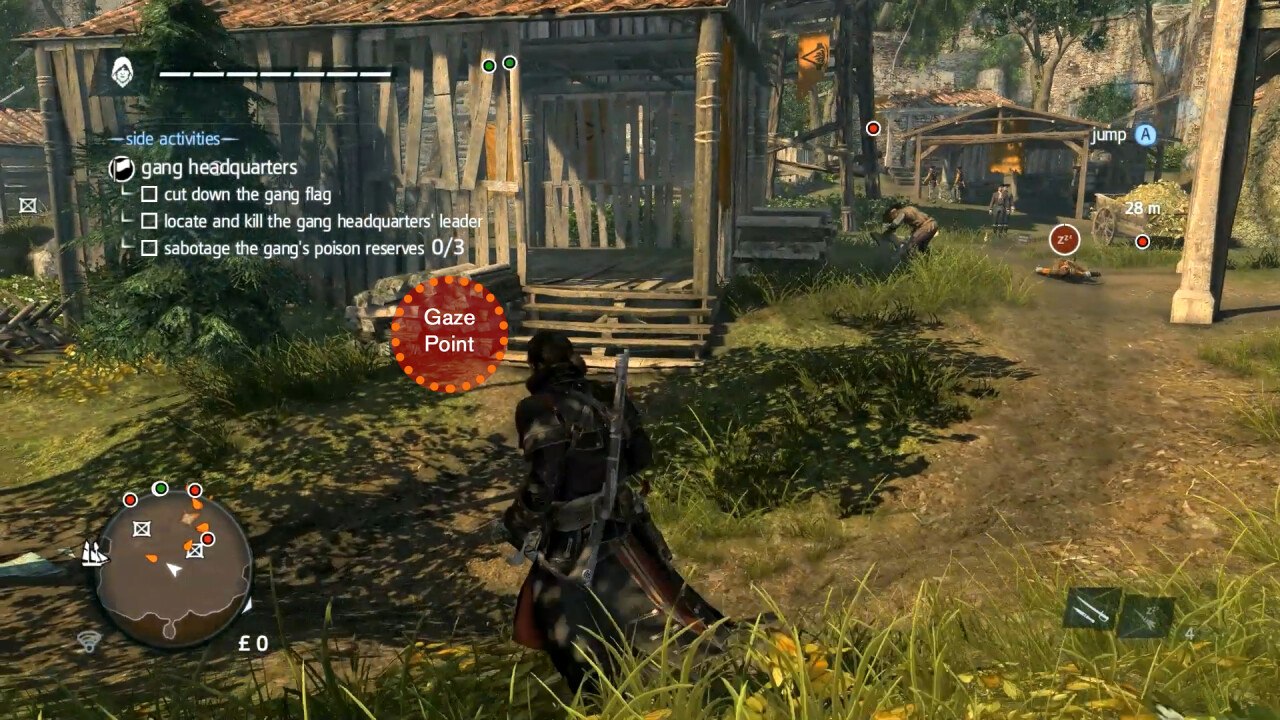Click the ship icon beside the minimap
This screenshot has height=720, width=1280.
pos(95,552)
